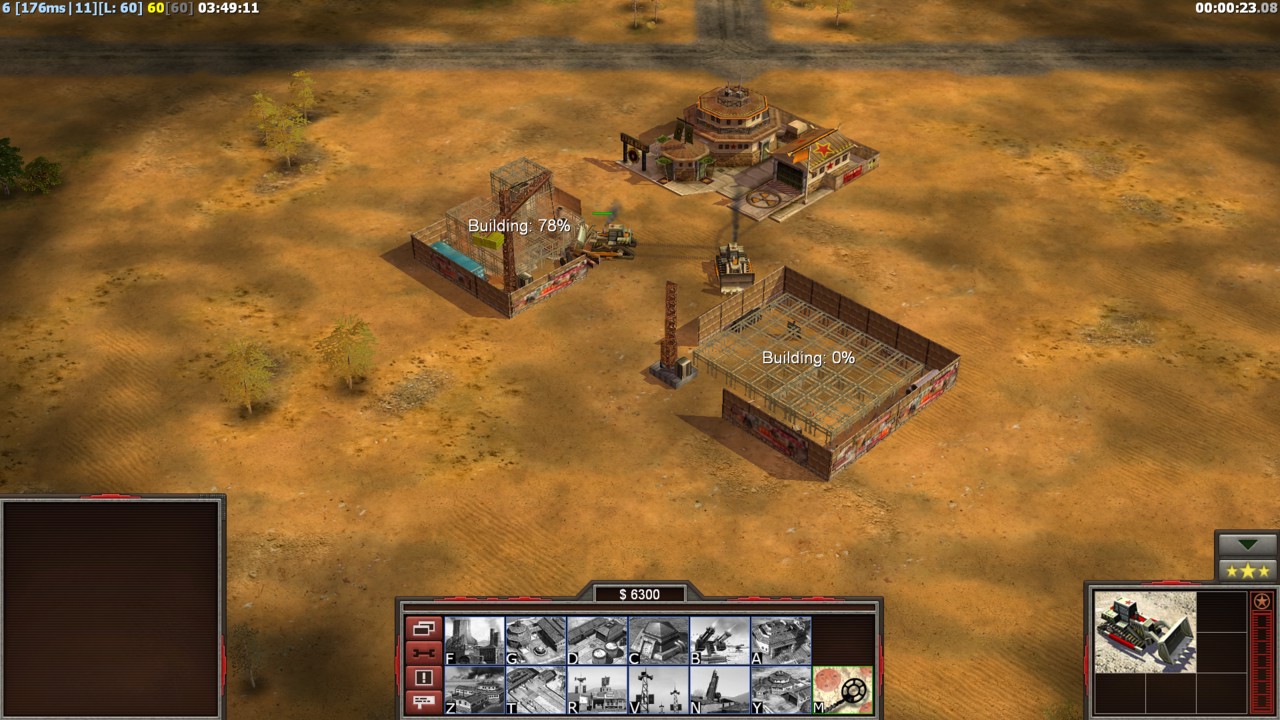The width and height of the screenshot is (1280, 720).
Task: Open the chat message button
Action: click(423, 702)
